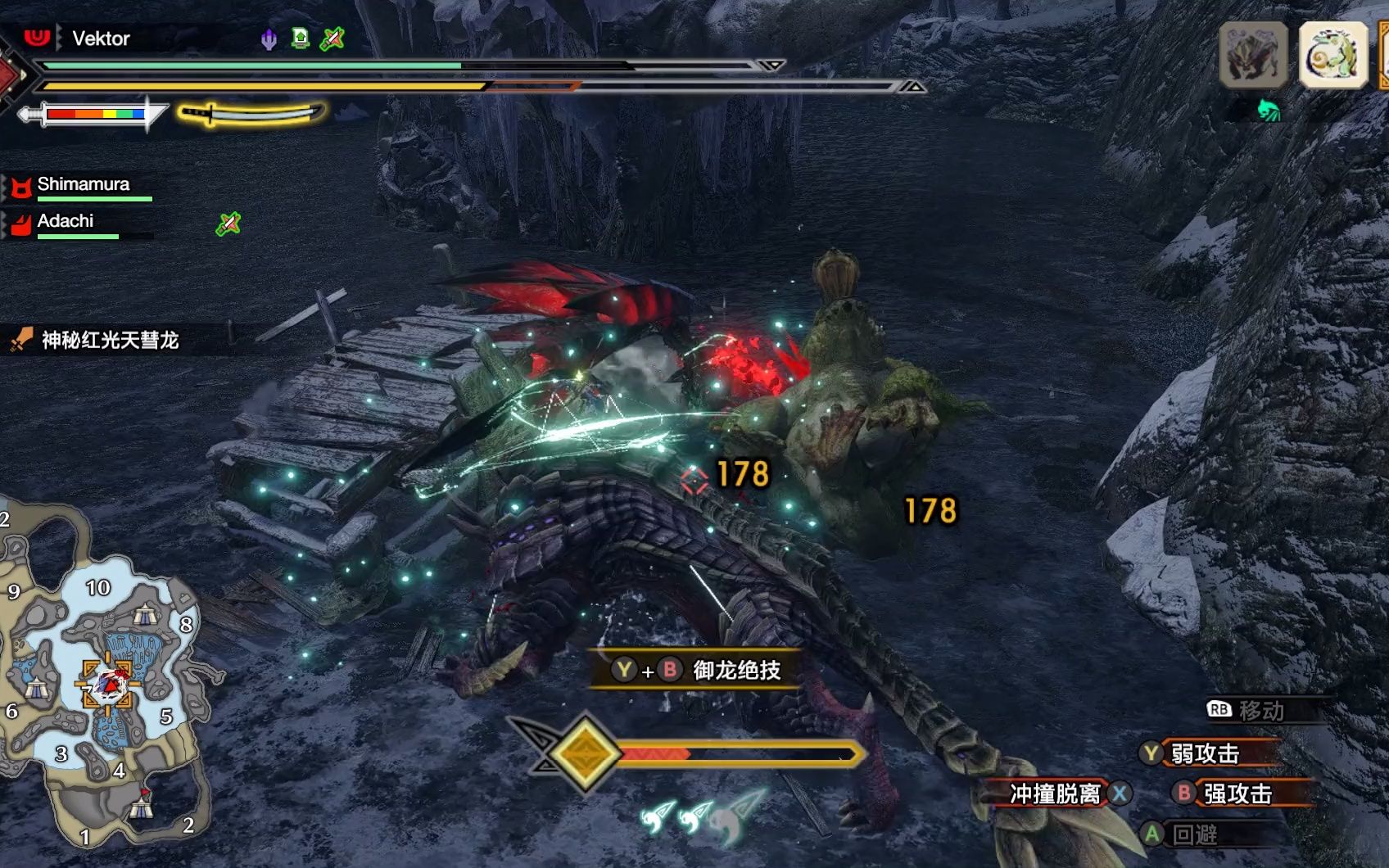Select party member Adachi
Image resolution: width=1389 pixels, height=868 pixels.
[66, 221]
